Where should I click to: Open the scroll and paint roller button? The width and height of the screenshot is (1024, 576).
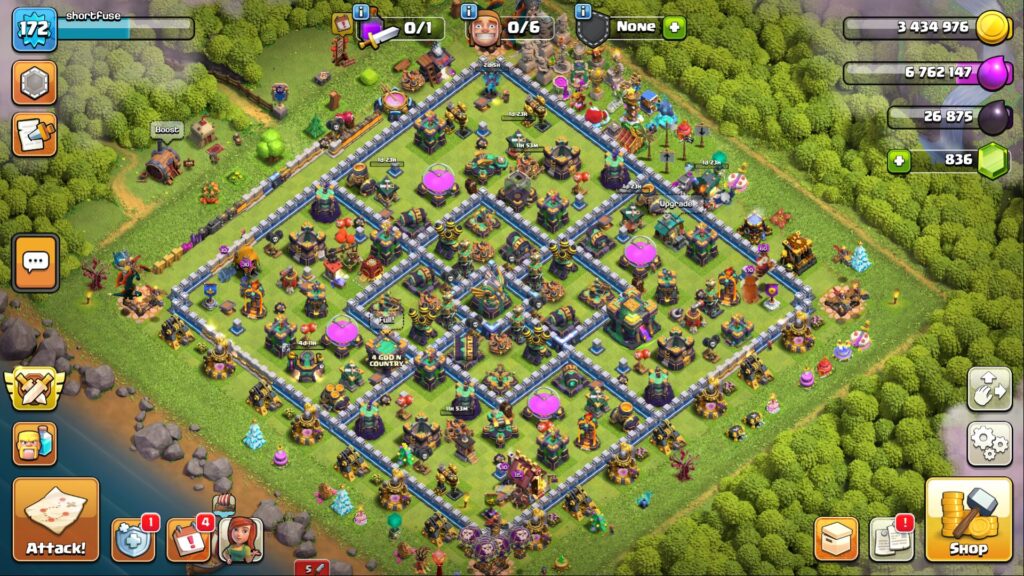point(34,135)
